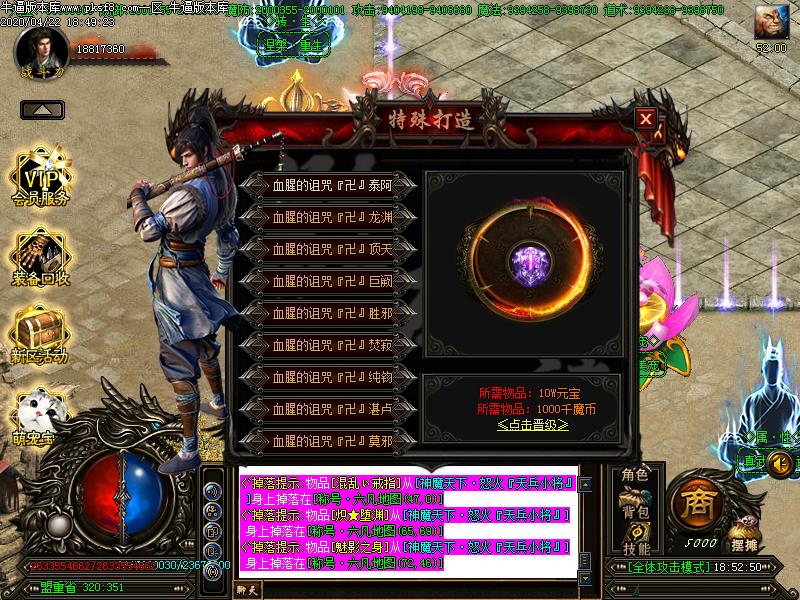Close the 特殊打造 crafting window
This screenshot has height=600, width=800.
pyautogui.click(x=646, y=119)
